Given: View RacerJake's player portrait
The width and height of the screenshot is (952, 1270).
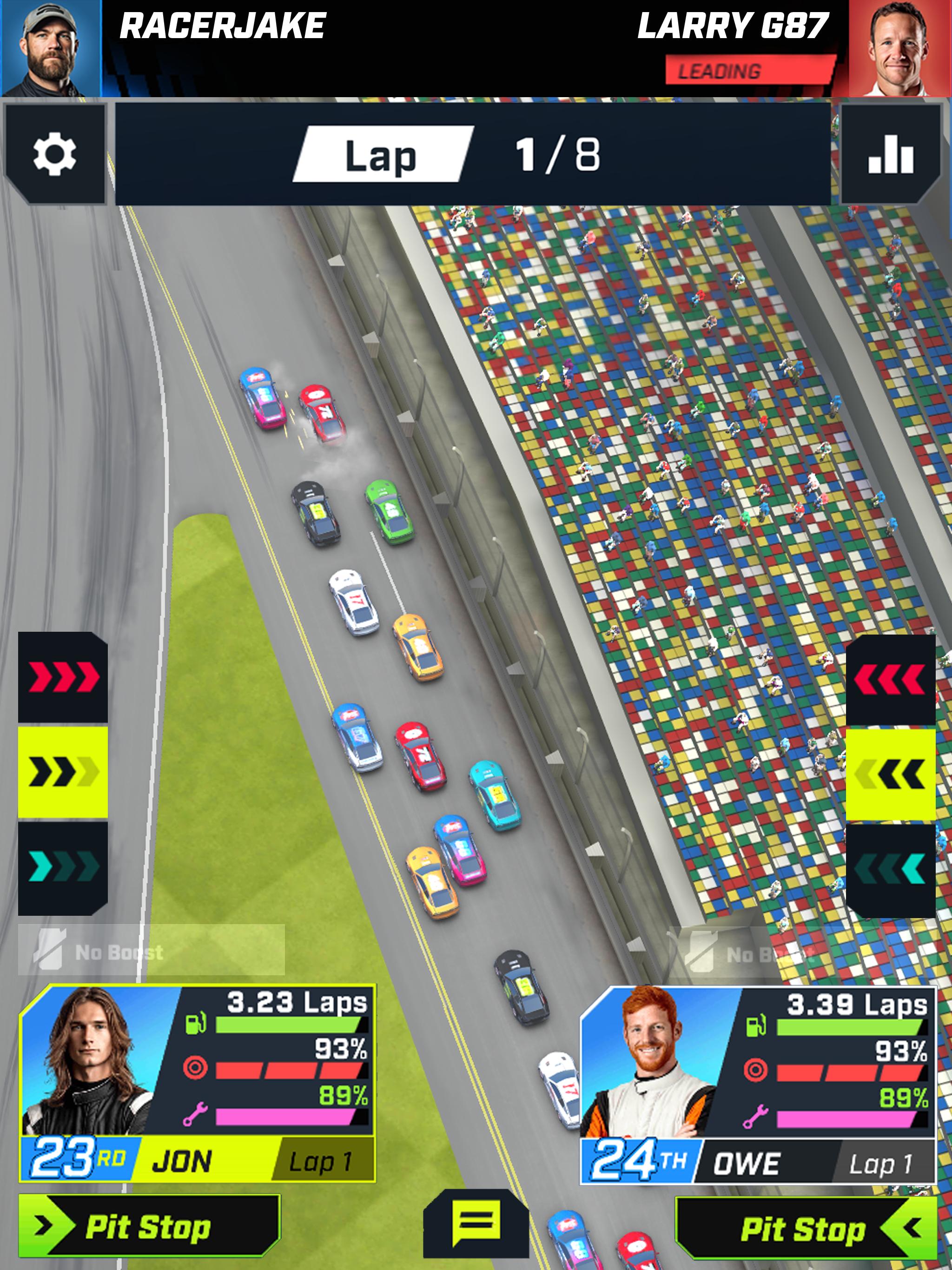Looking at the screenshot, I should (51, 48).
